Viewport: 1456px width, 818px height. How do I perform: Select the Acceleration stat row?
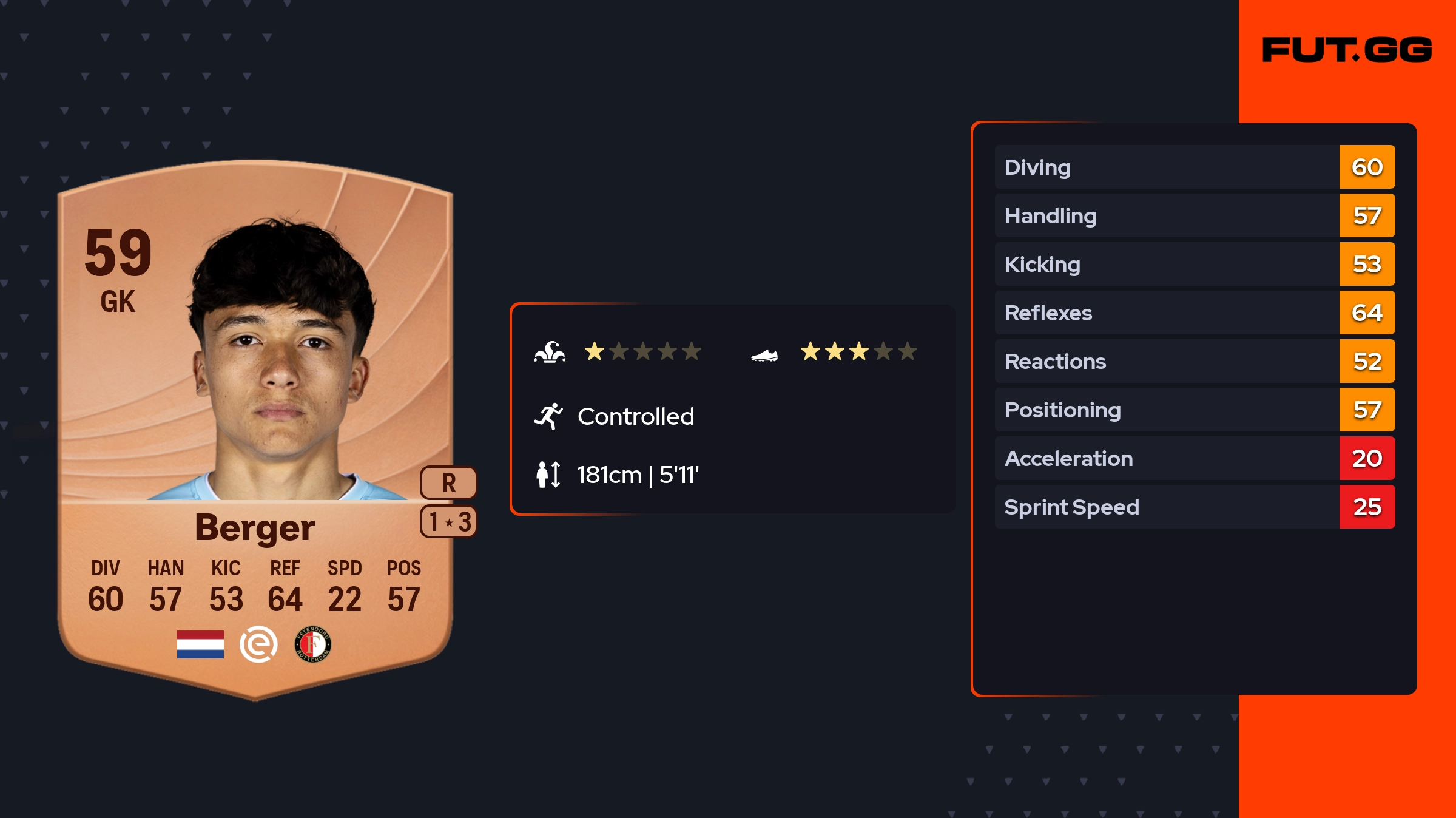[x=1194, y=458]
